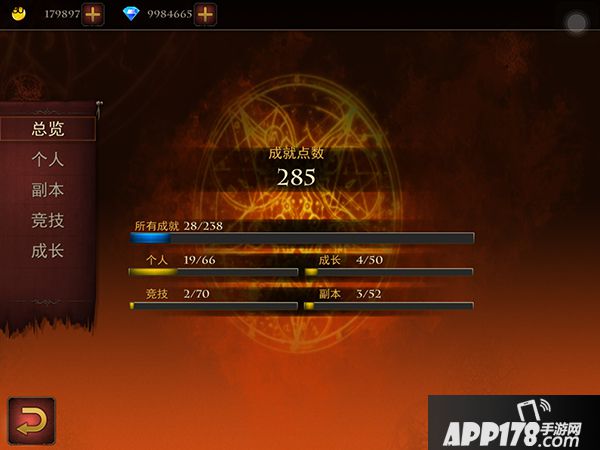The image size is (600, 450).
Task: Tap the round button in top-right corner
Action: coord(576,23)
